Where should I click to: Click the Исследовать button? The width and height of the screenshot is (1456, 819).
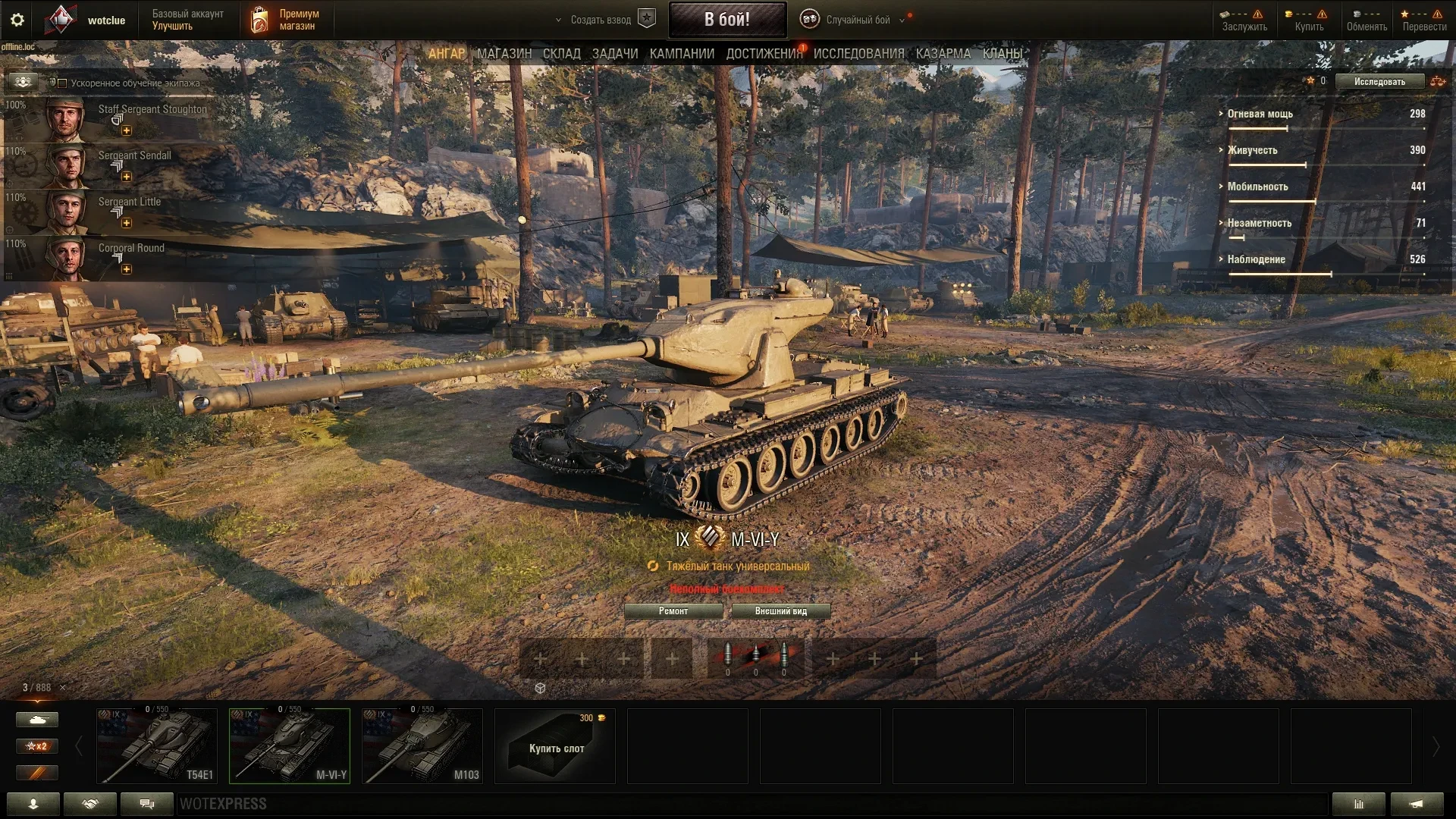pos(1379,81)
